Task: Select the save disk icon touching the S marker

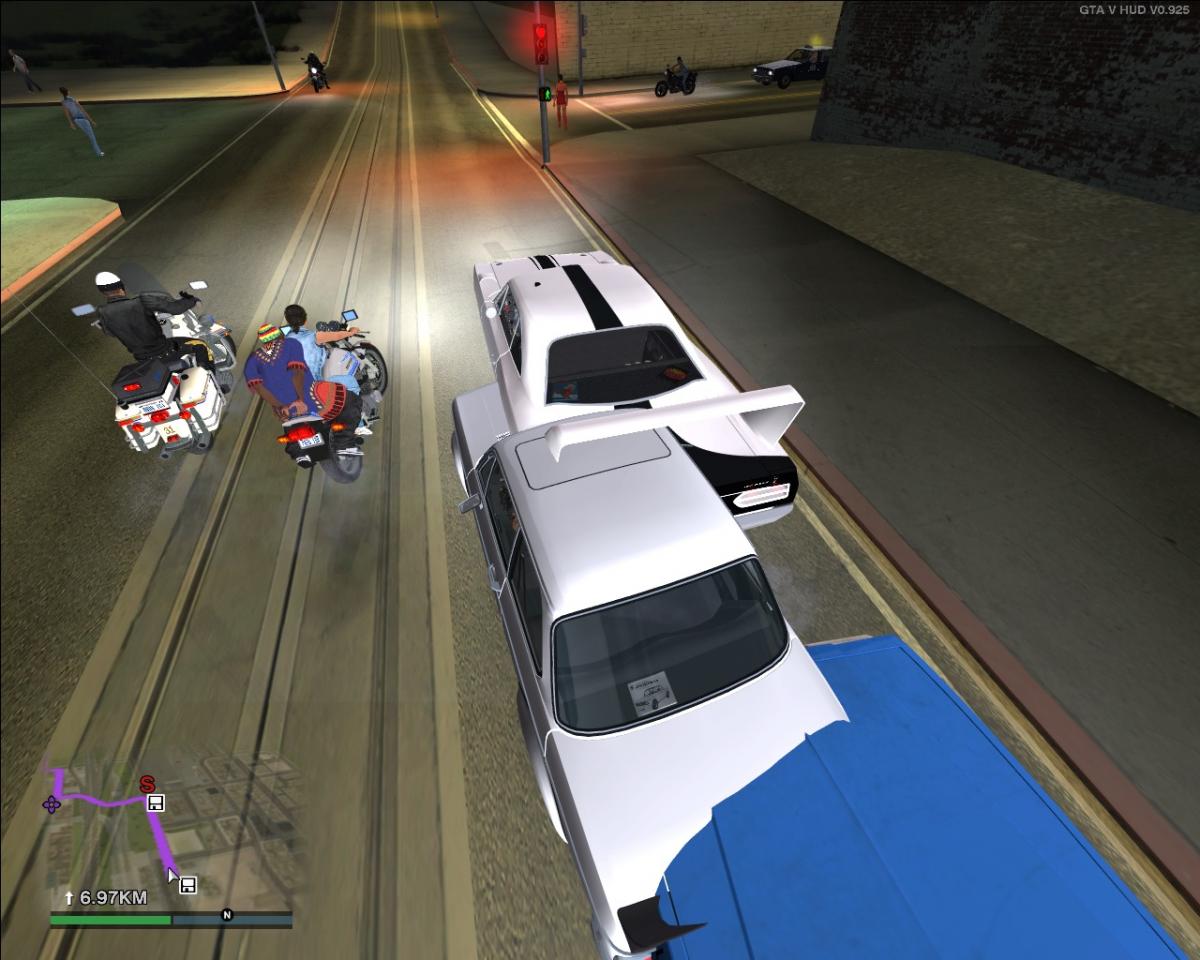Action: click(x=156, y=802)
